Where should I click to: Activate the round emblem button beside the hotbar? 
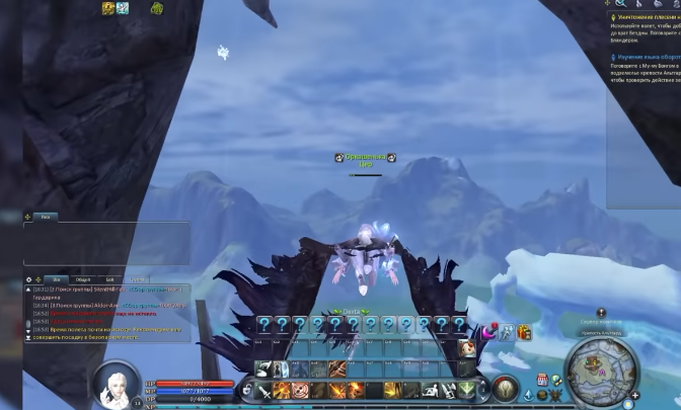tap(505, 388)
